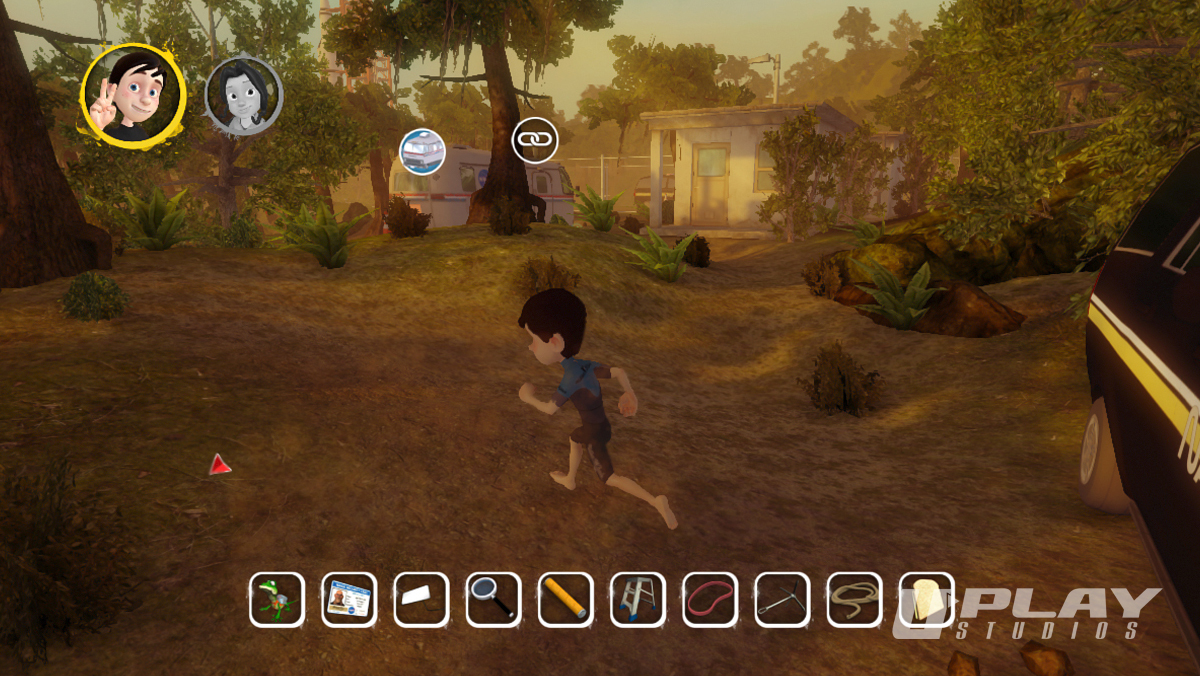Select the boy character portrait
This screenshot has height=676, width=1200.
point(133,95)
